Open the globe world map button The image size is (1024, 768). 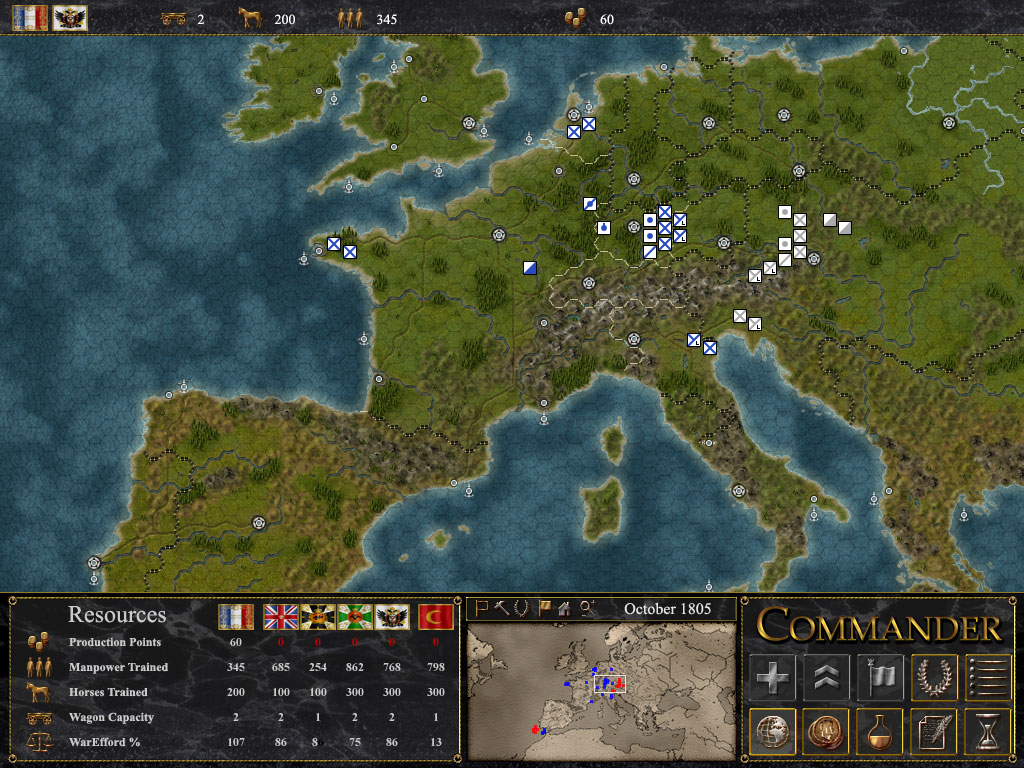(772, 731)
